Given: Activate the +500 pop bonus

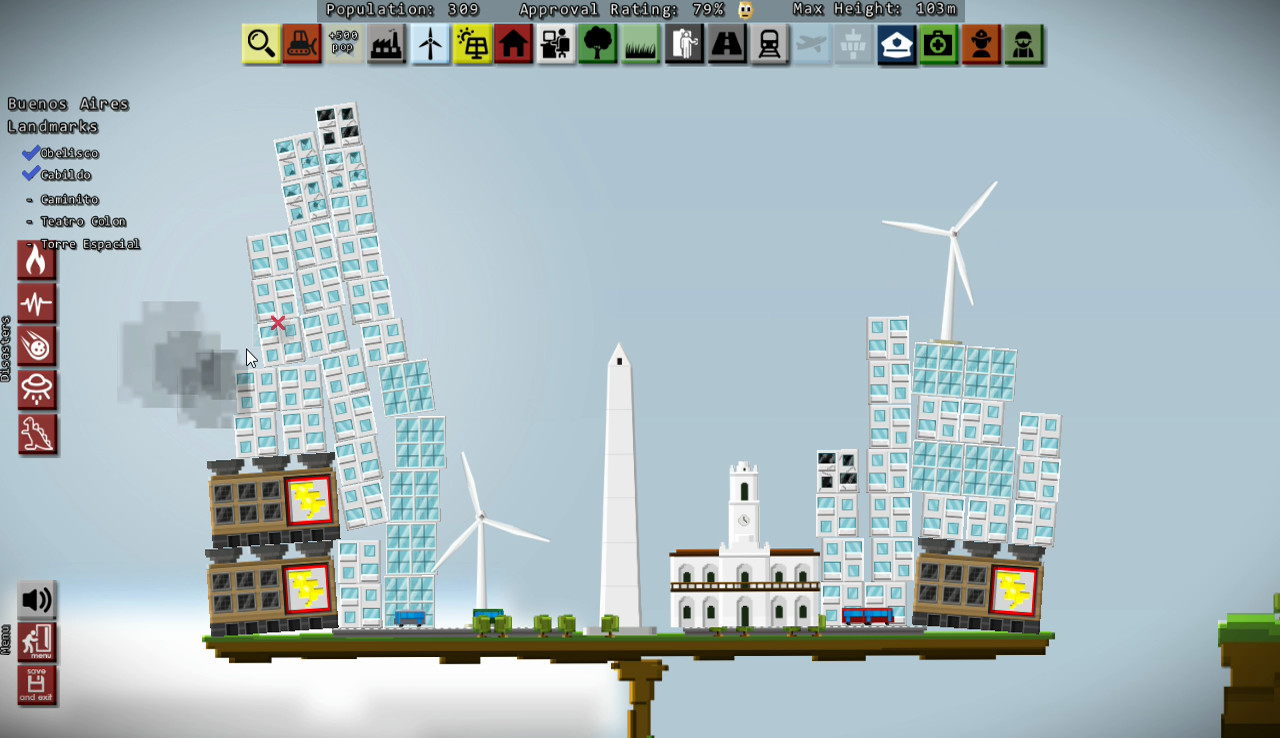Looking at the screenshot, I should (343, 44).
